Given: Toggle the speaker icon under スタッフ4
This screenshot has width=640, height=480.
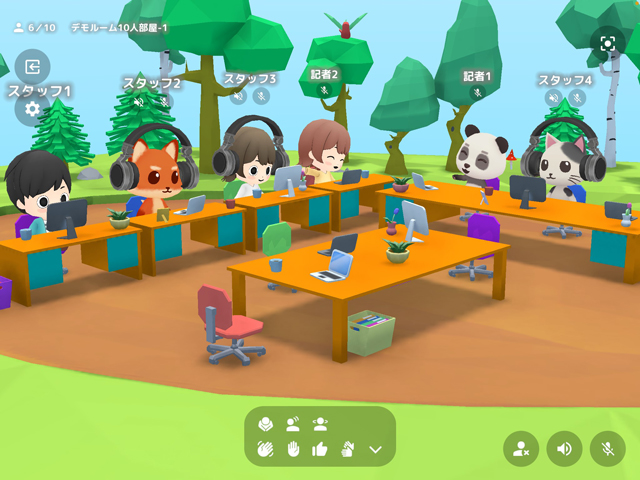Looking at the screenshot, I should [x=553, y=98].
